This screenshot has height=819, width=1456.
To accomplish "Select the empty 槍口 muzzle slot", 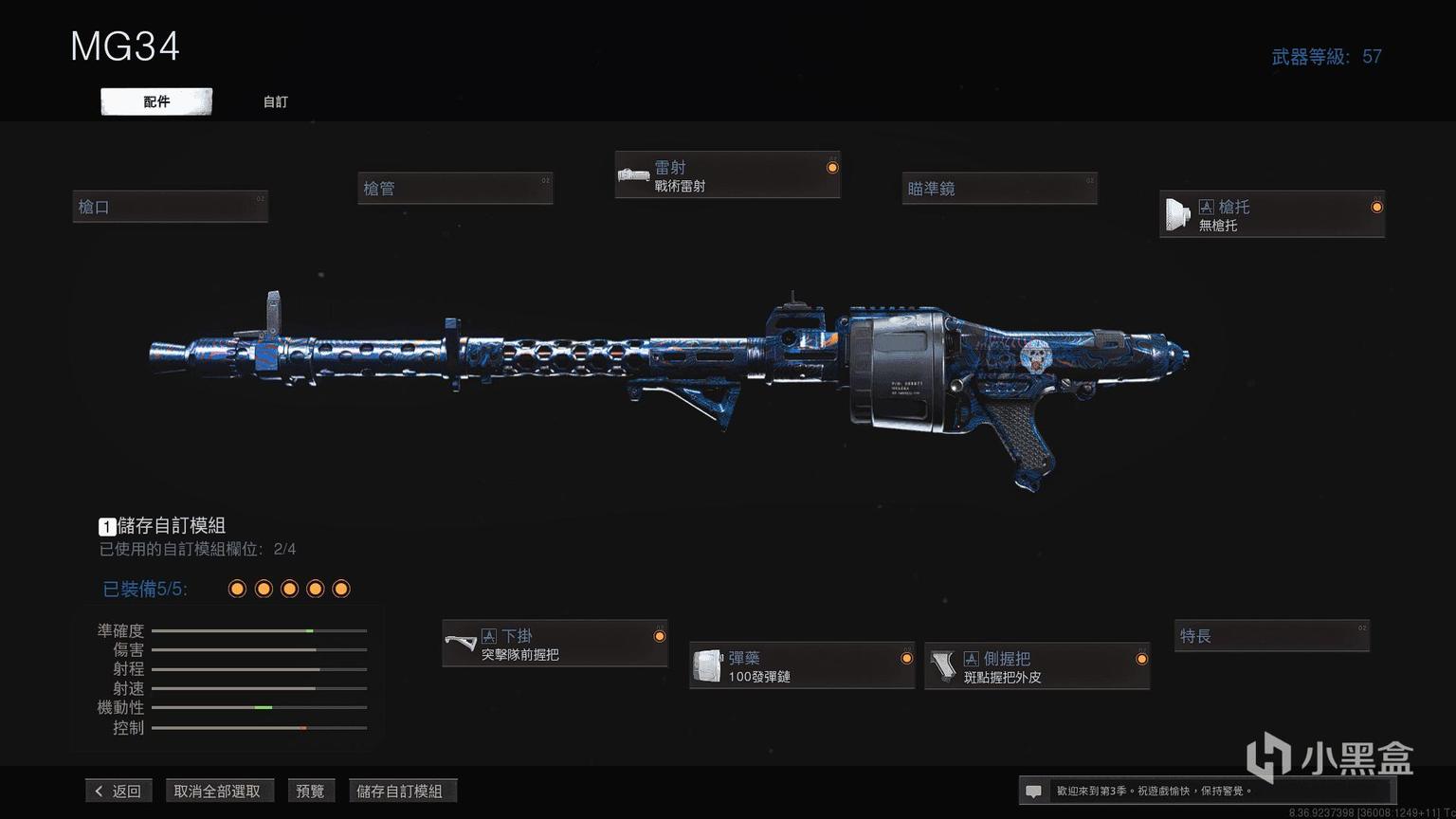I will [170, 207].
